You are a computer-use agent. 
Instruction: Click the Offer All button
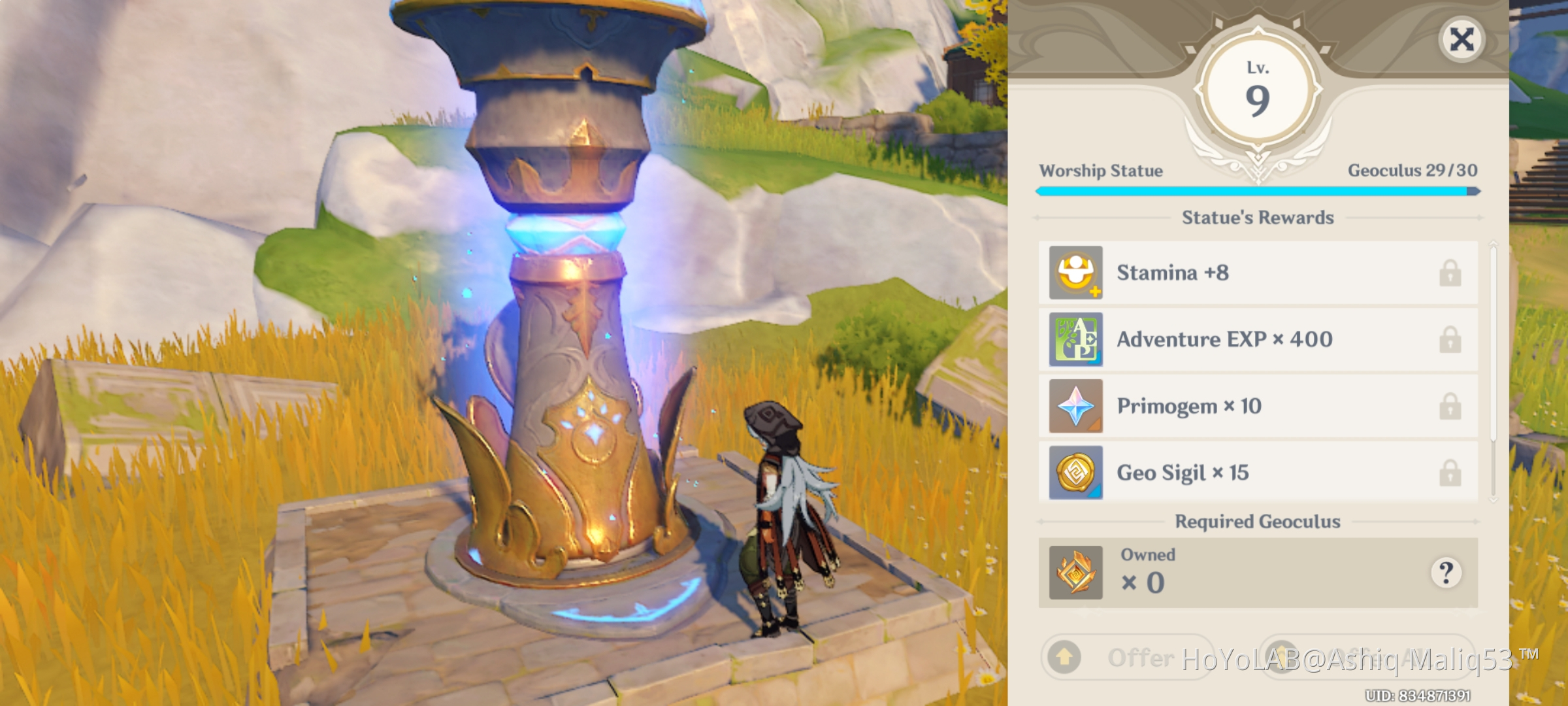tap(1365, 656)
